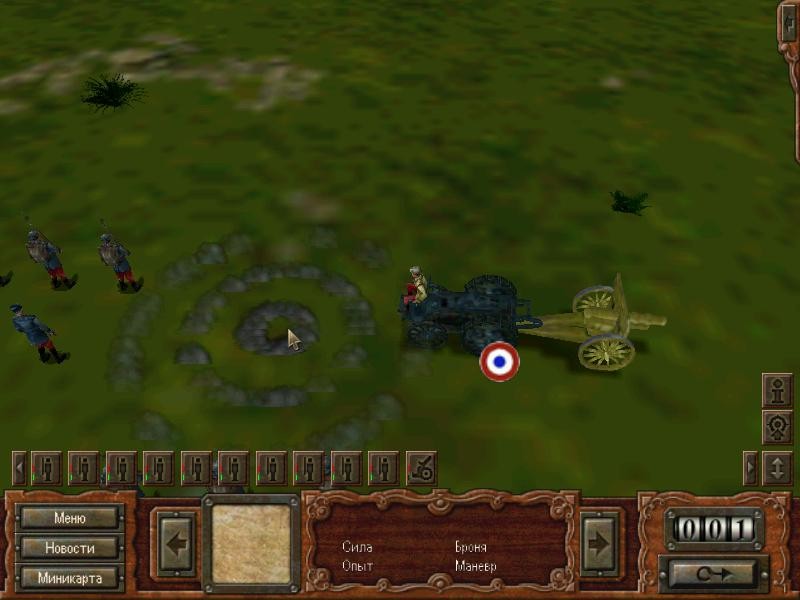Select the artillery cannon icon in unit bar
The width and height of the screenshot is (800, 600).
pyautogui.click(x=421, y=467)
